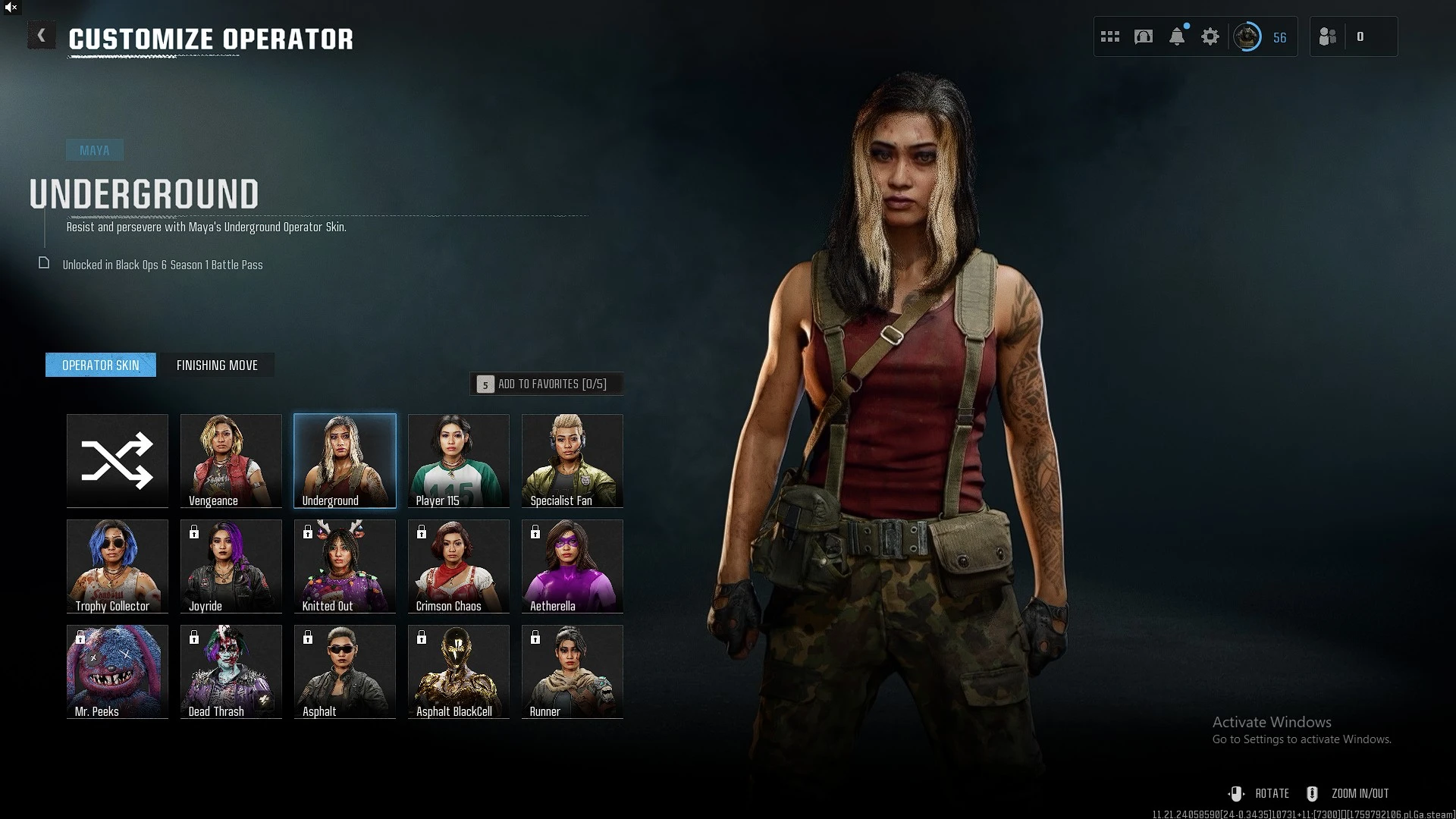Choose the shuffle random skin tile

(118, 460)
